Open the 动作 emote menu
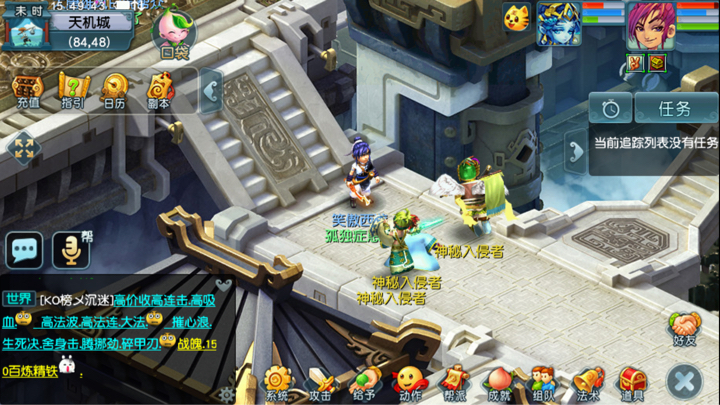The image size is (720, 405). pos(409,383)
